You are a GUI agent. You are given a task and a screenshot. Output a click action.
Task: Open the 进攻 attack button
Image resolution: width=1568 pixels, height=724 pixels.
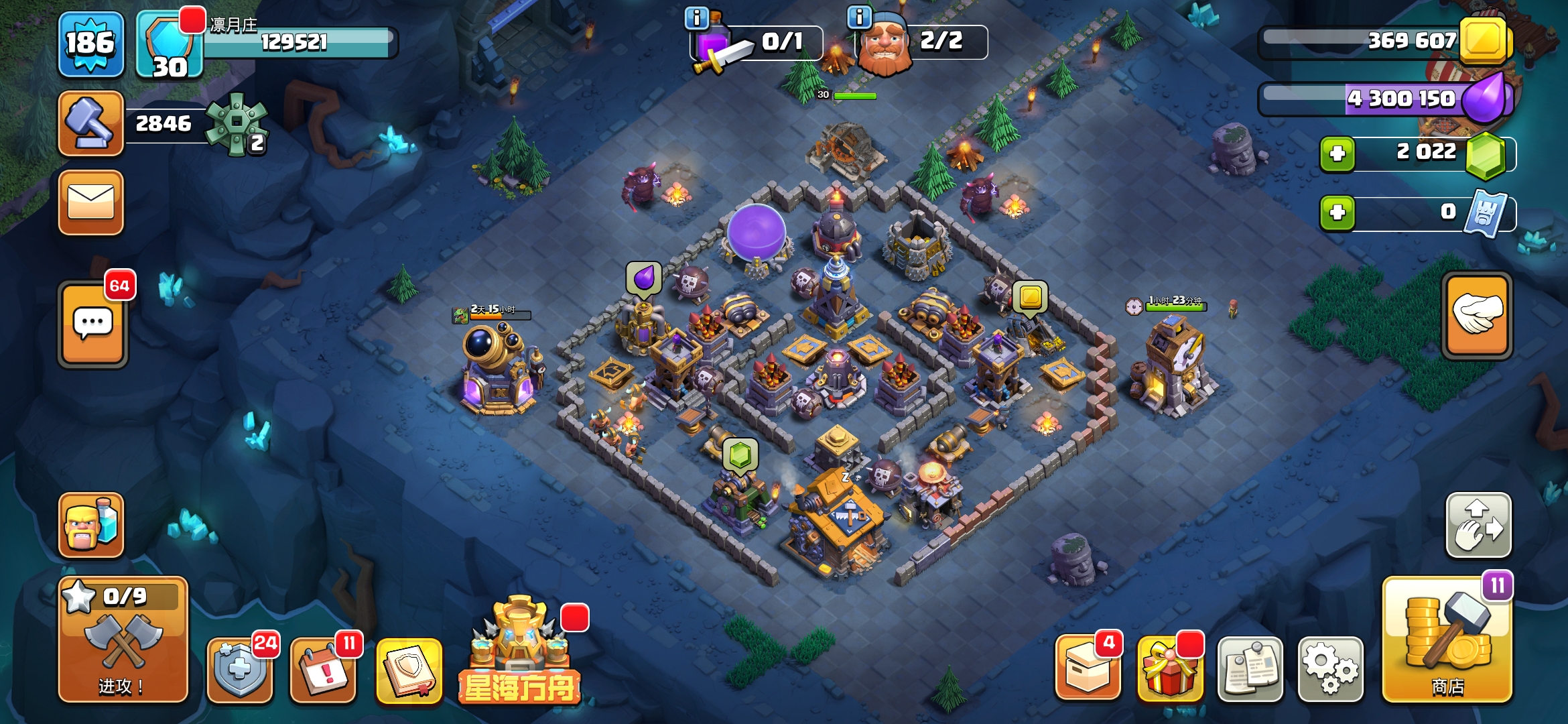[123, 640]
